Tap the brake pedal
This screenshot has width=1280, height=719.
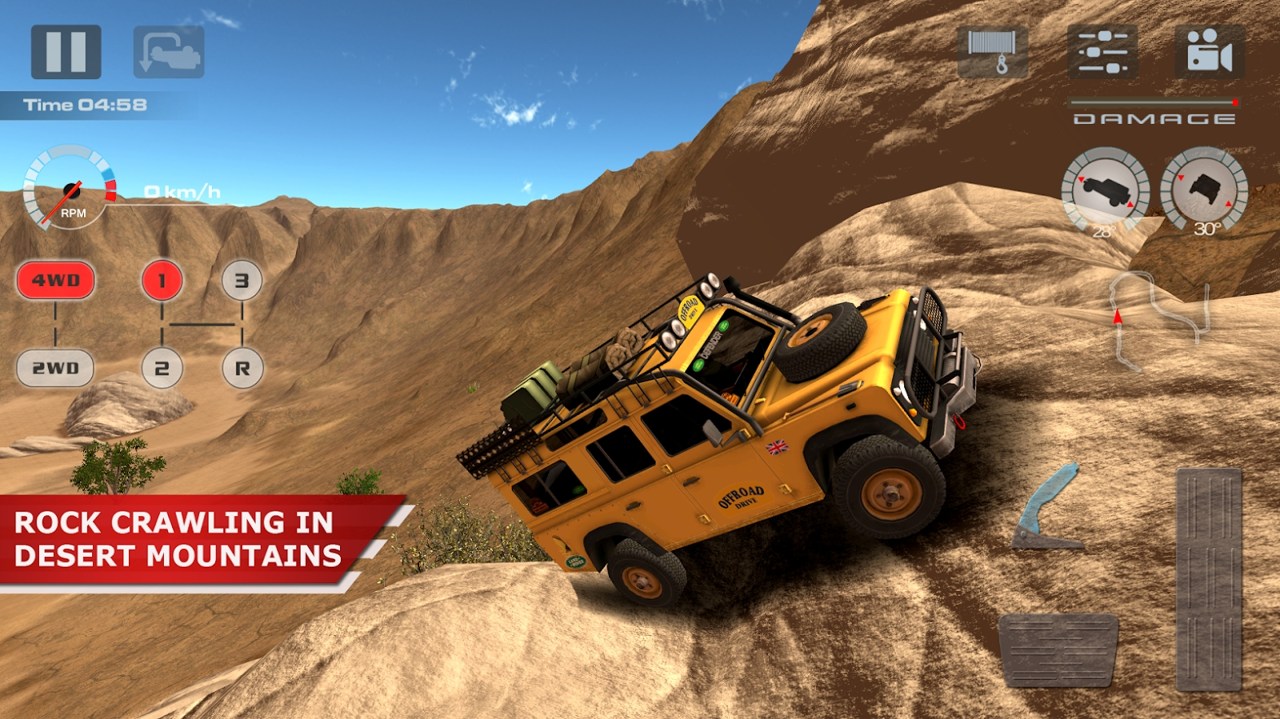point(1057,649)
